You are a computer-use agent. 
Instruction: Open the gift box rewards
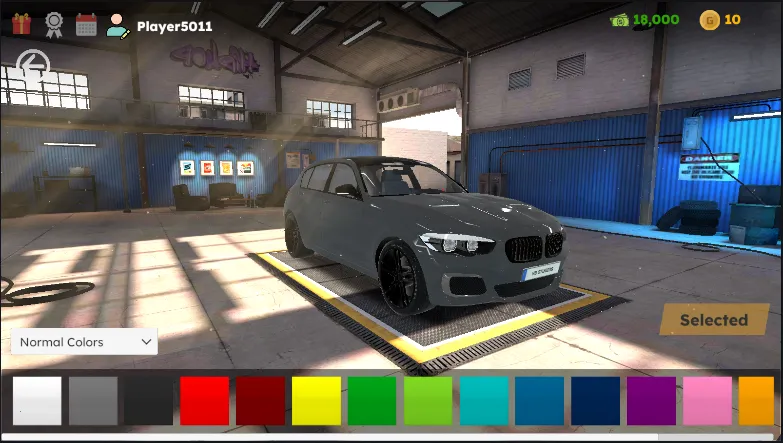click(x=22, y=22)
